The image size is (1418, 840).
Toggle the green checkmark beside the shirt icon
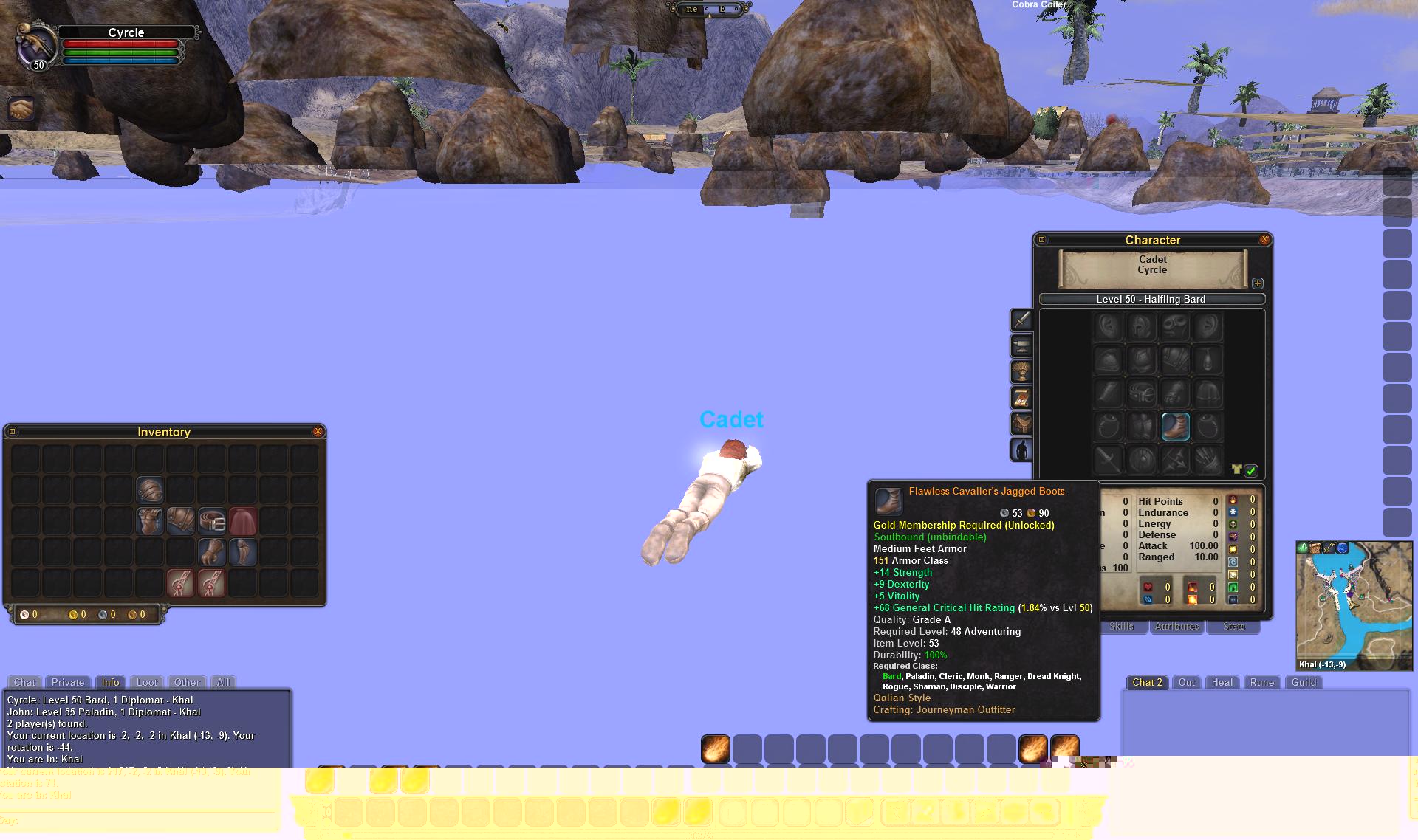pos(1251,470)
